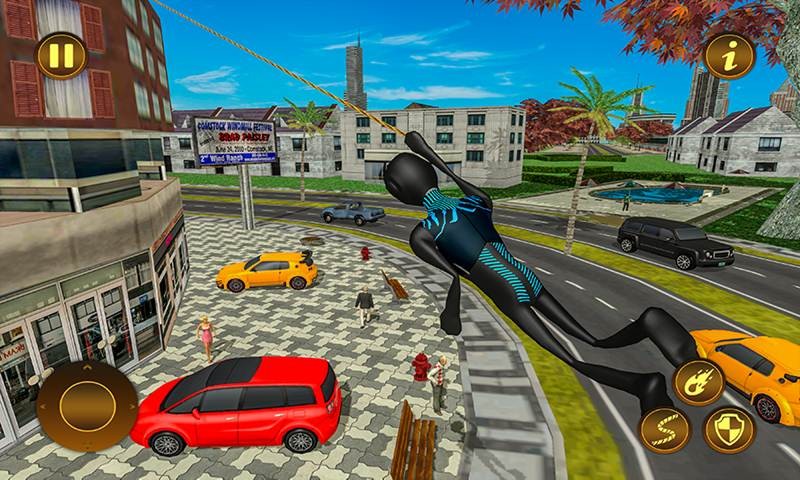Screen dimensions: 800x480
Task: Activate the shield ability
Action: pos(729,430)
